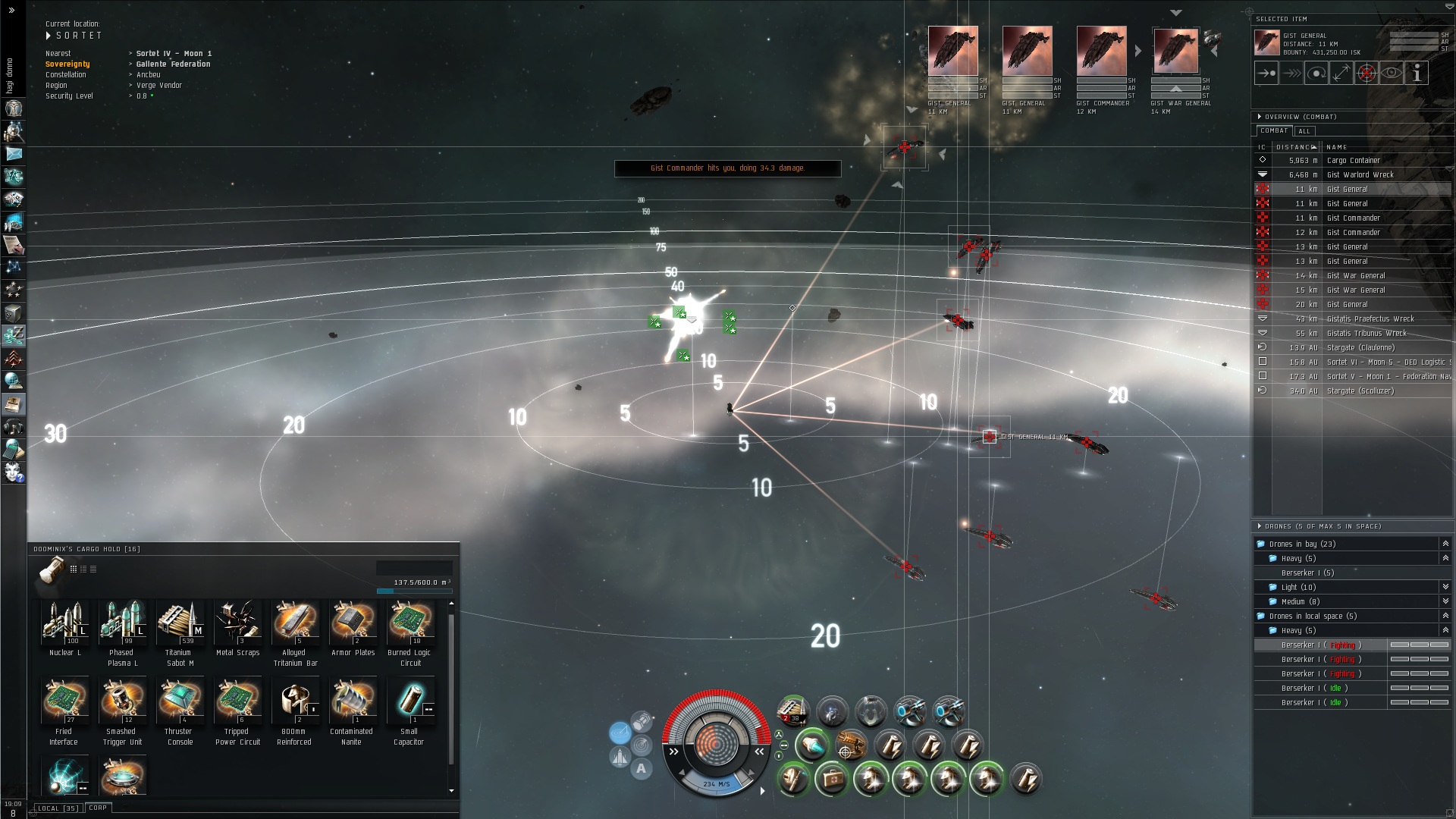Select Stargate (Claulenne) in the overview
1456x819 pixels.
click(x=1360, y=348)
